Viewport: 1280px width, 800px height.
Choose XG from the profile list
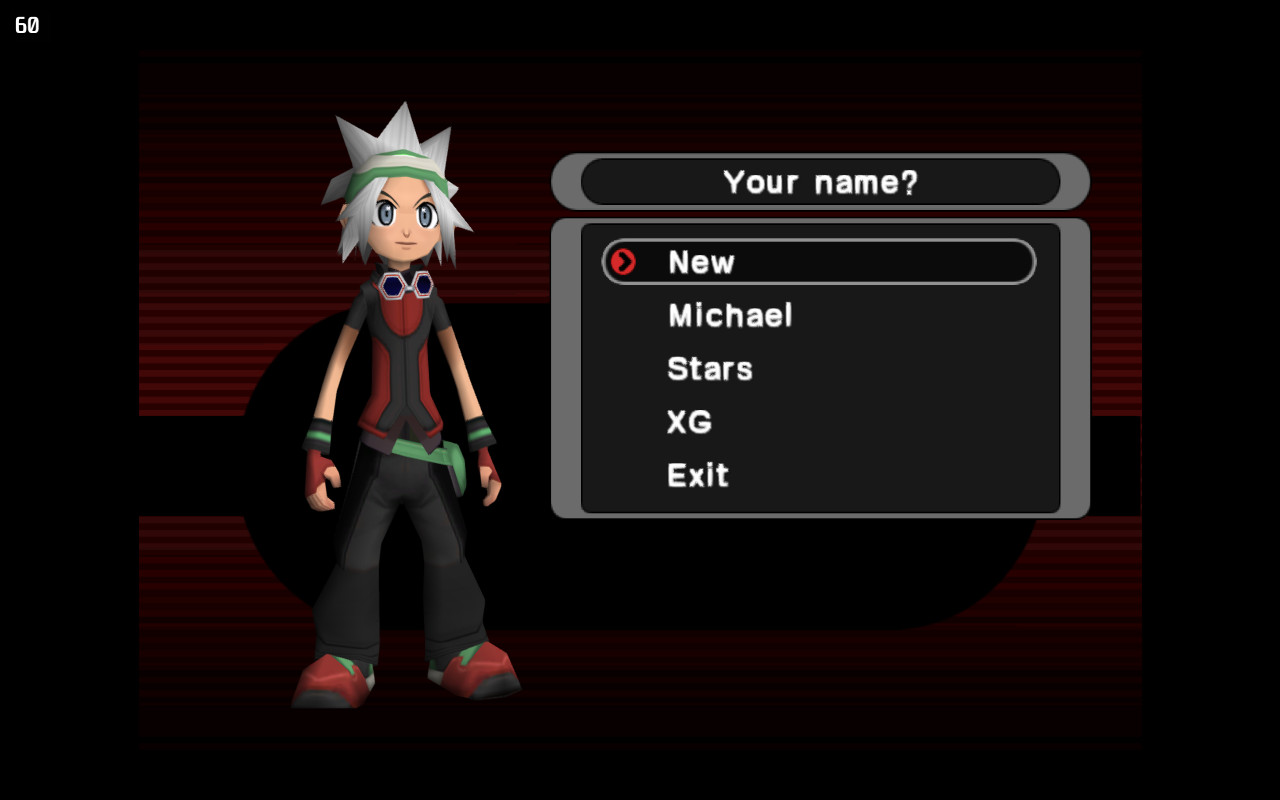pyautogui.click(x=689, y=422)
